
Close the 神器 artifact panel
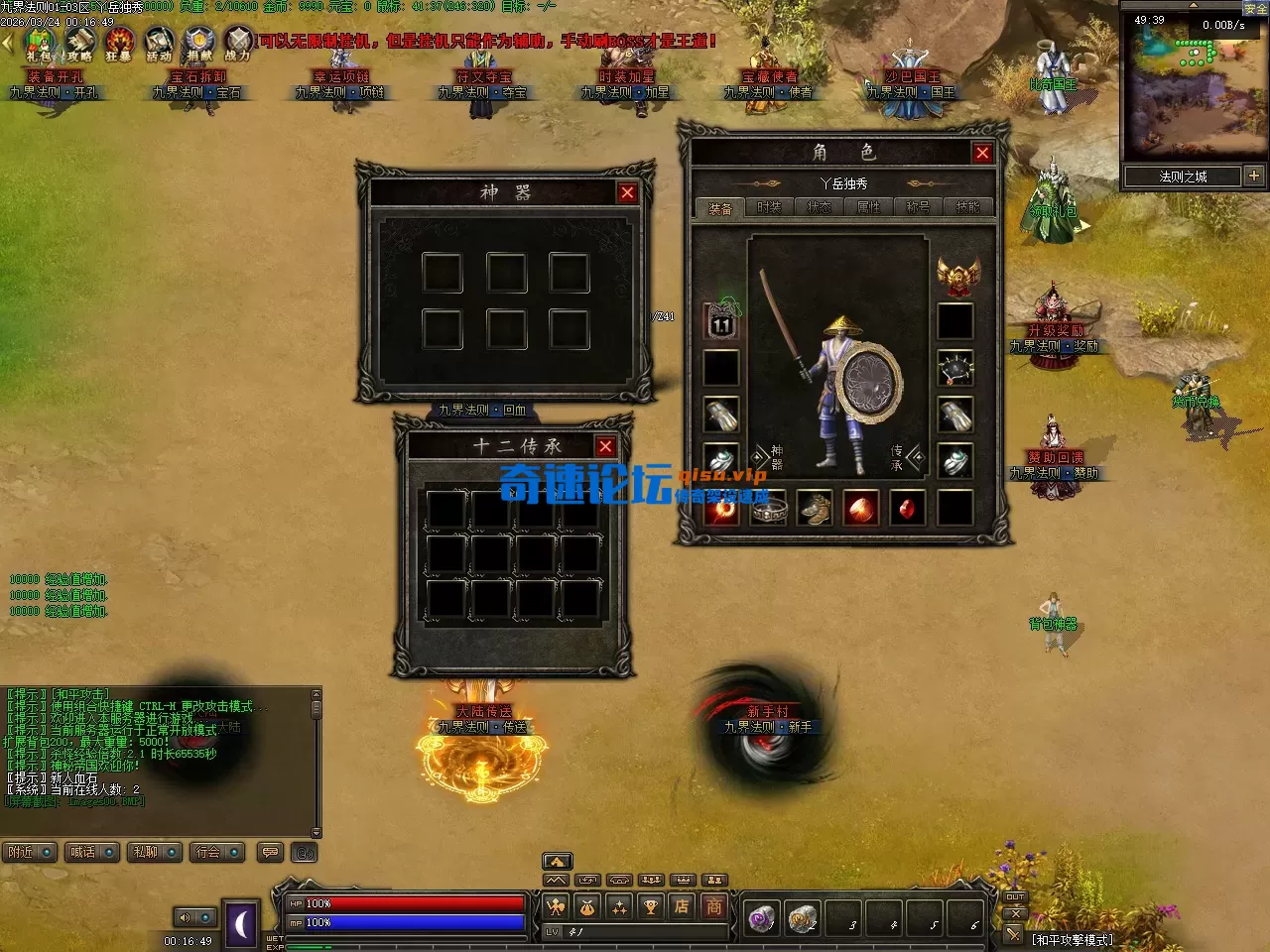coord(627,193)
